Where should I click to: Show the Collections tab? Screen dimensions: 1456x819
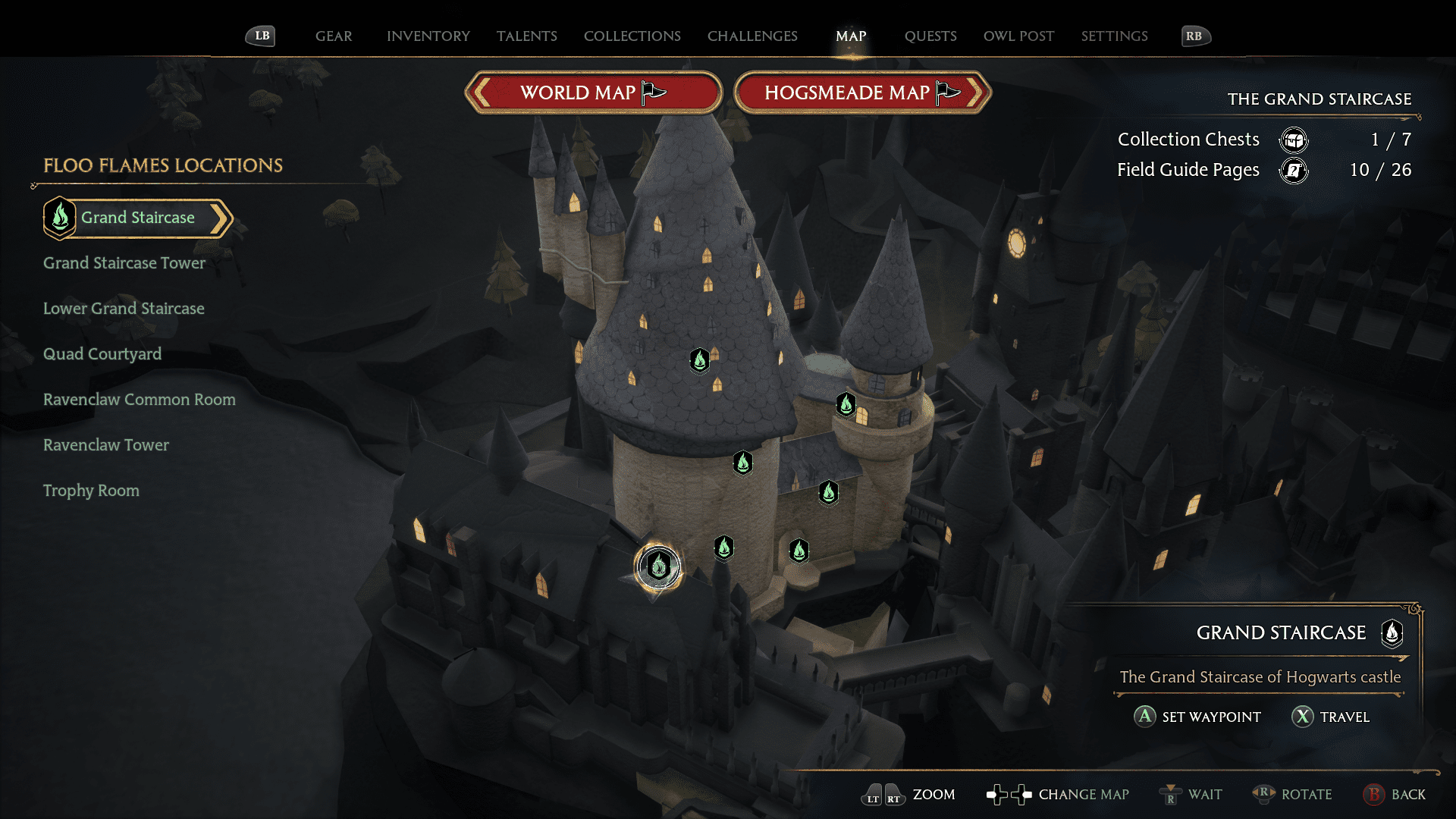click(632, 36)
